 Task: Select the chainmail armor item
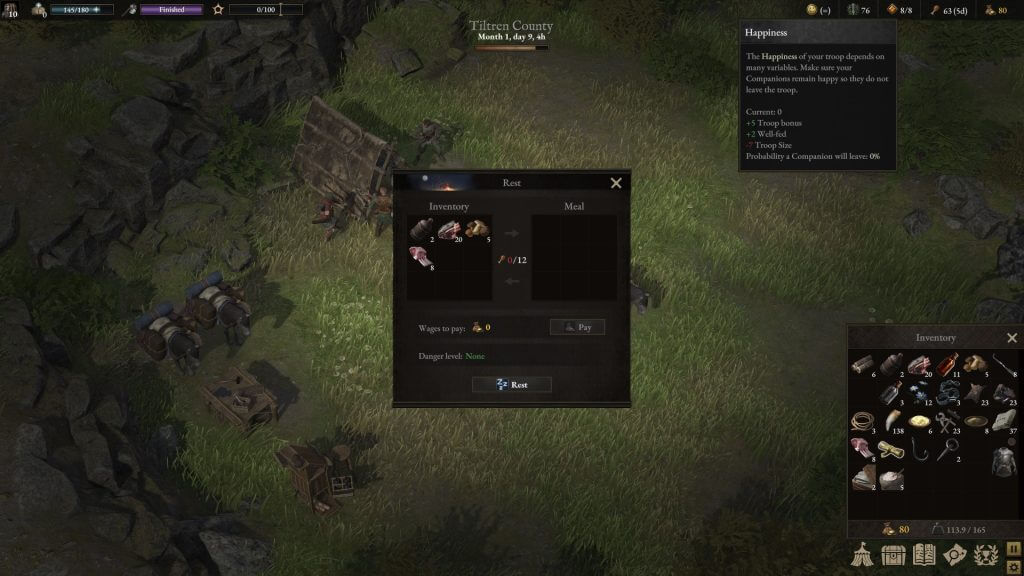pos(1002,462)
